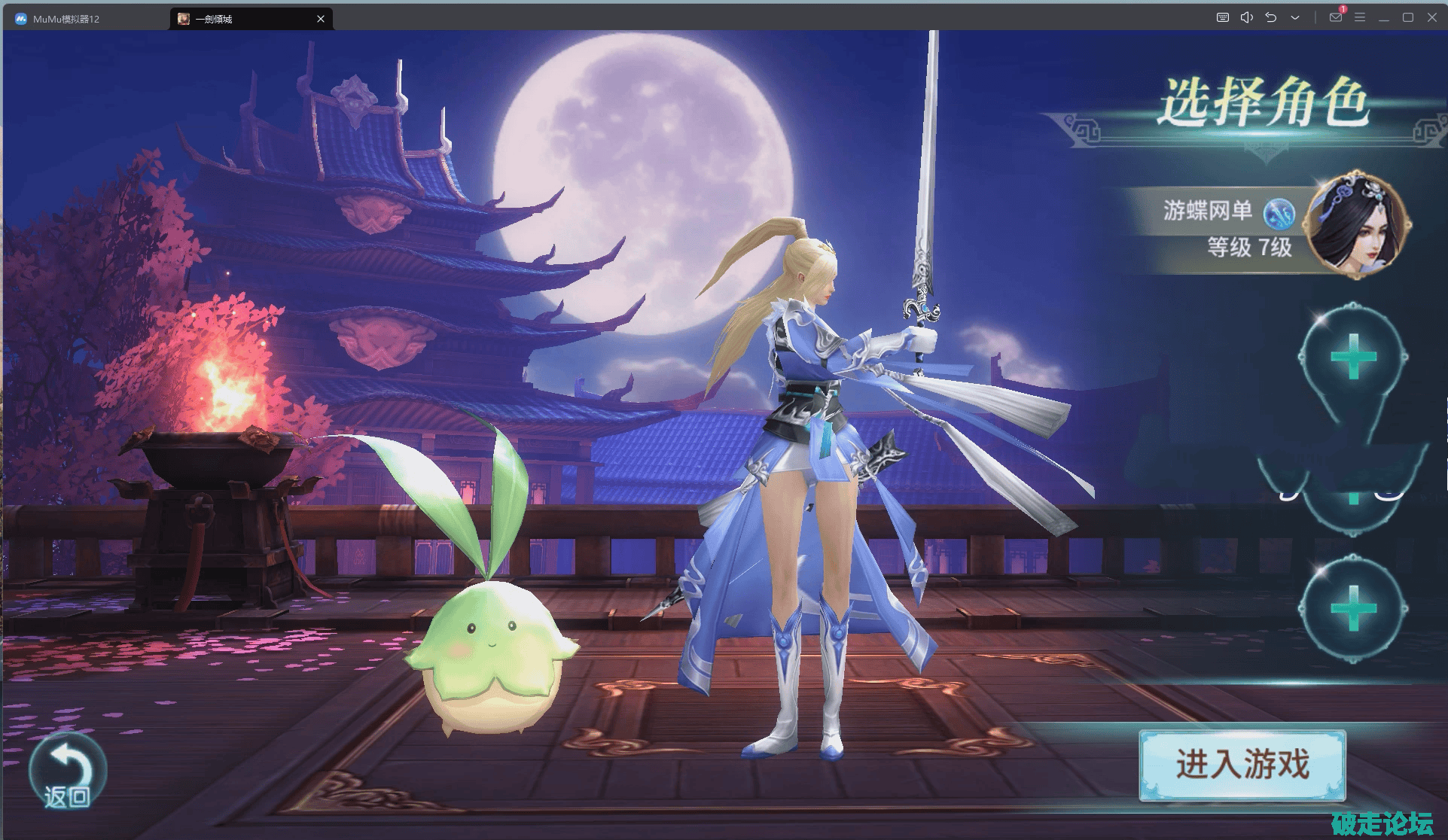This screenshot has width=1448, height=840.
Task: Enter the game with 进入游戏 button
Action: click(1242, 764)
